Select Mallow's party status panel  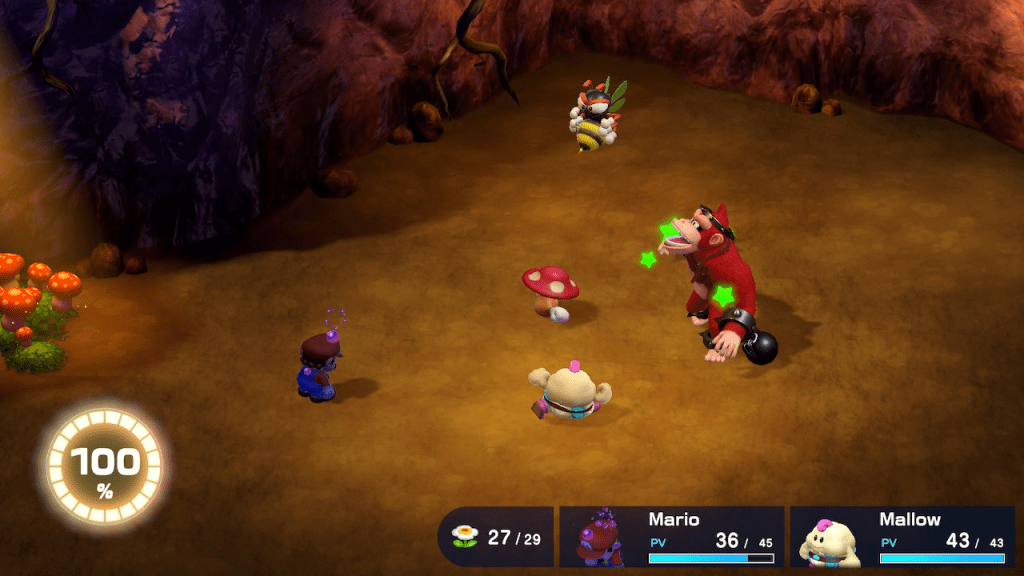(901, 536)
